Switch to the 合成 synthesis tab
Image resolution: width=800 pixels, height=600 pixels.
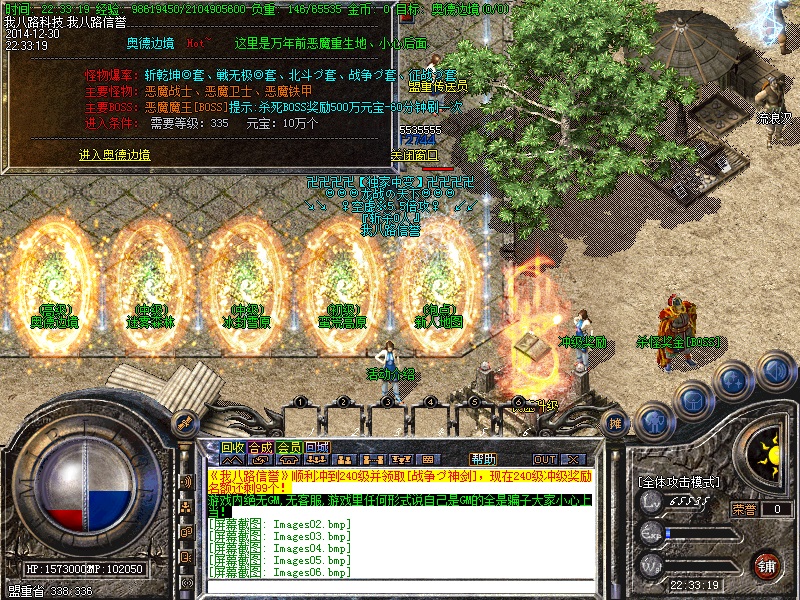[x=260, y=447]
